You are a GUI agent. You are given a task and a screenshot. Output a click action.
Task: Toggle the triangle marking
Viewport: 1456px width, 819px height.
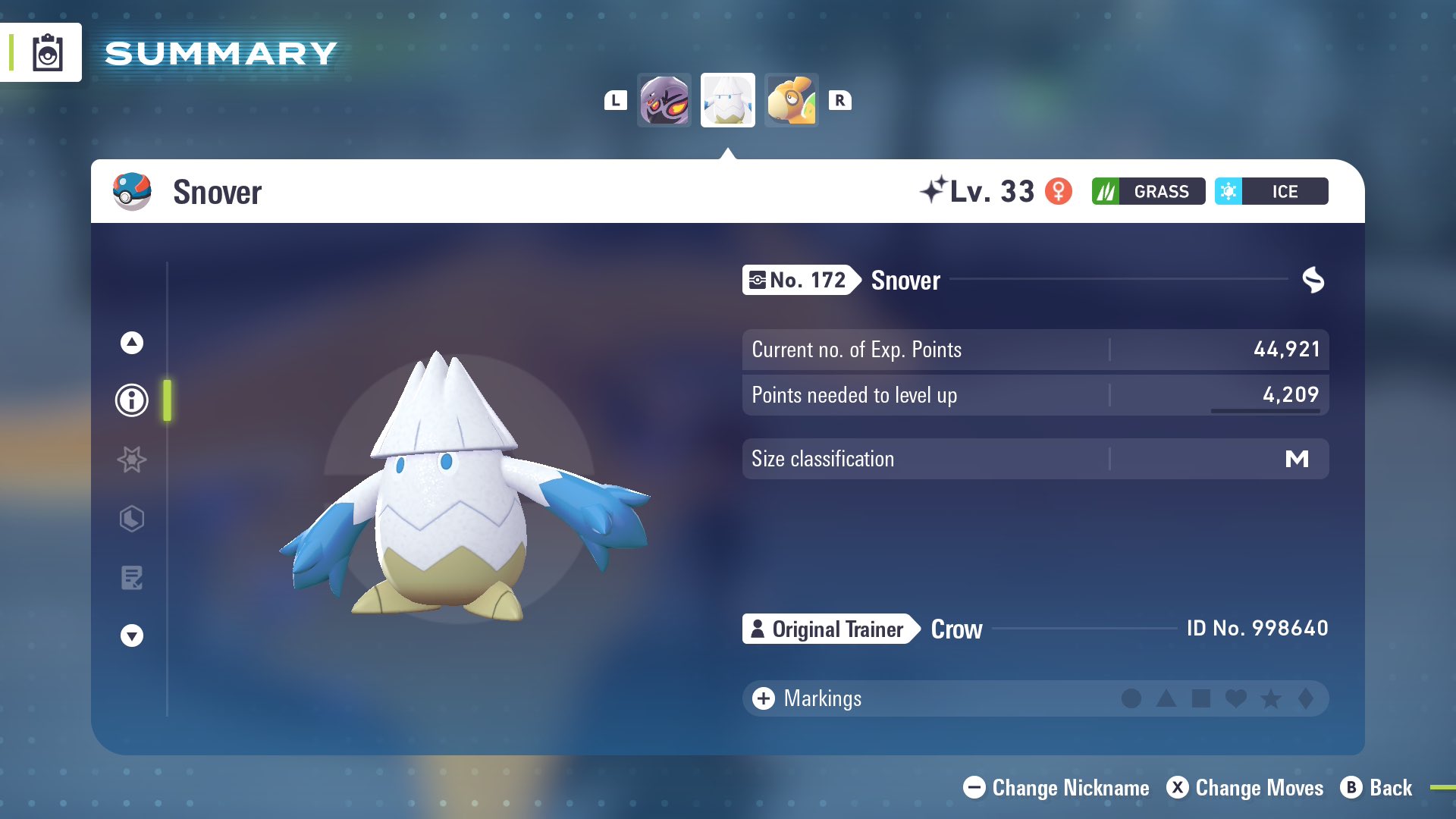[x=1166, y=698]
